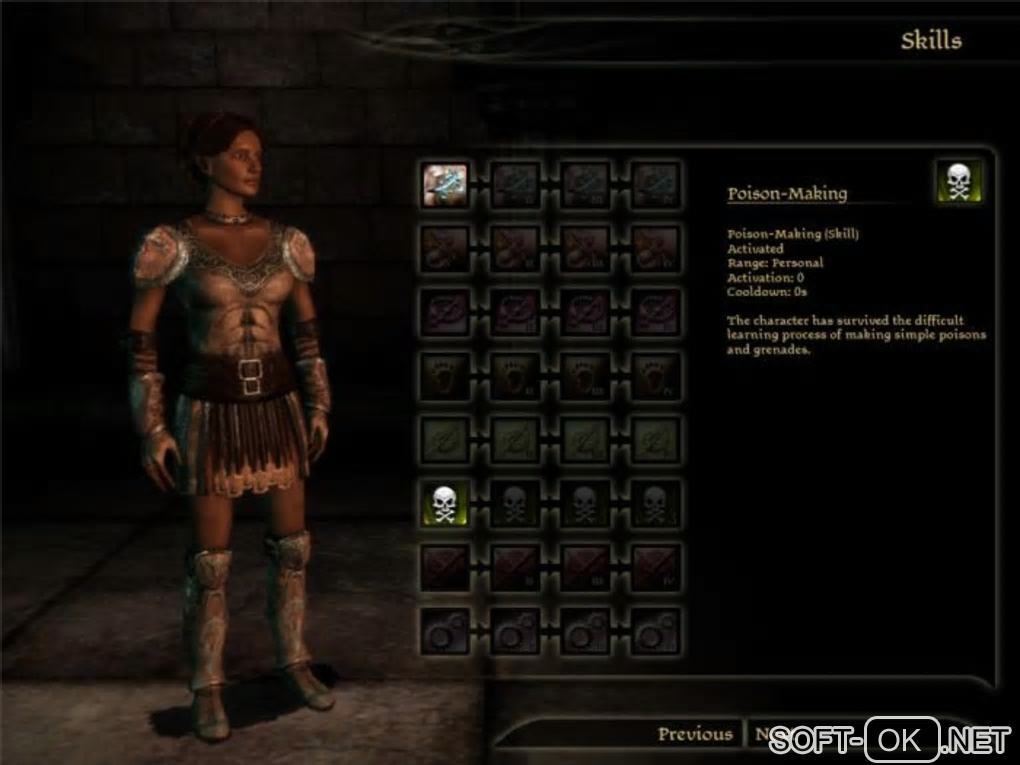Image resolution: width=1020 pixels, height=765 pixels.
Task: Choose the first-tier Combat Training skill
Action: click(445, 566)
